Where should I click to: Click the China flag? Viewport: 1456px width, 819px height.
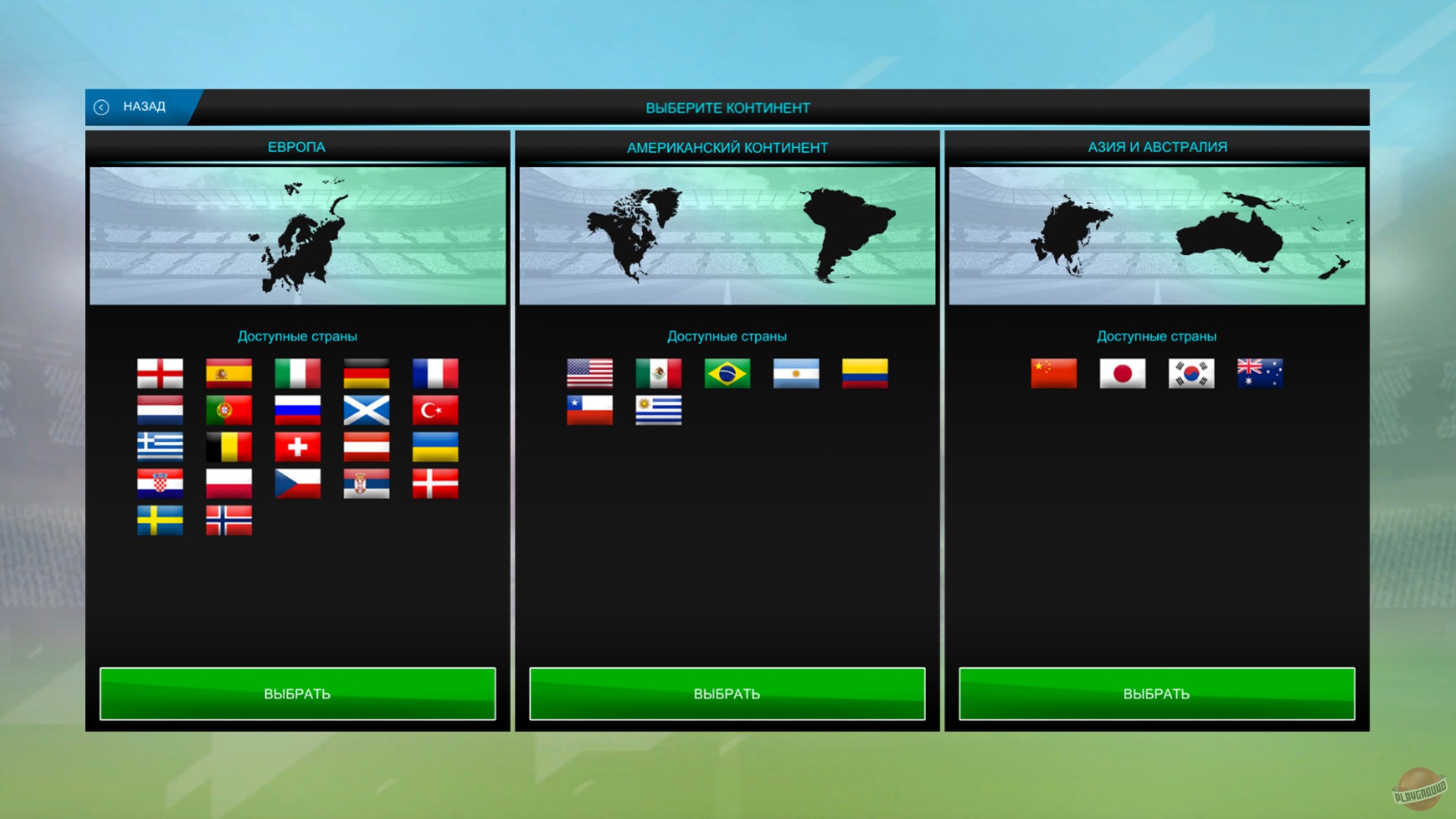tap(1053, 373)
